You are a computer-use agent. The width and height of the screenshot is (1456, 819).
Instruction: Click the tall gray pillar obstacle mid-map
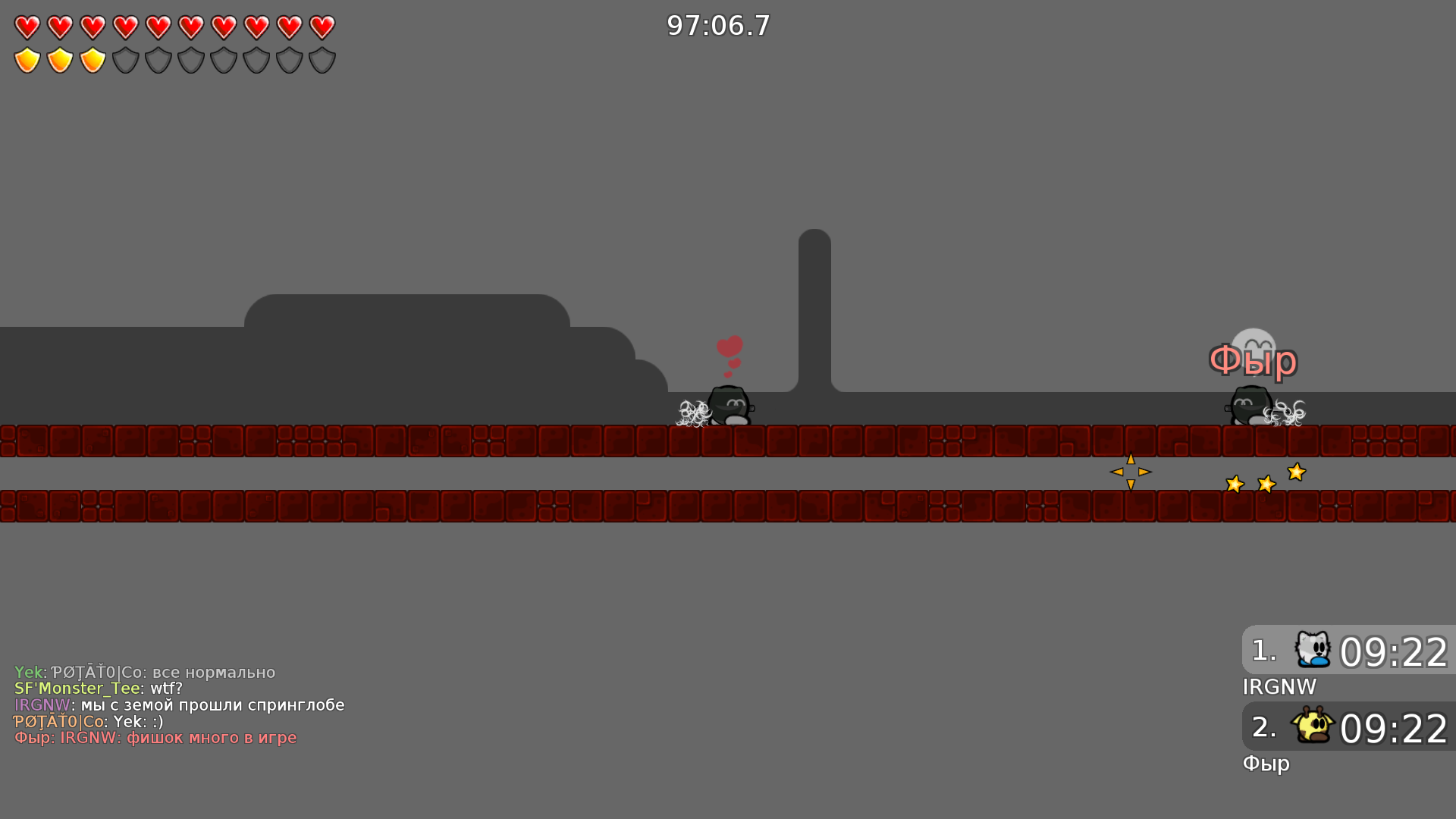pyautogui.click(x=816, y=303)
